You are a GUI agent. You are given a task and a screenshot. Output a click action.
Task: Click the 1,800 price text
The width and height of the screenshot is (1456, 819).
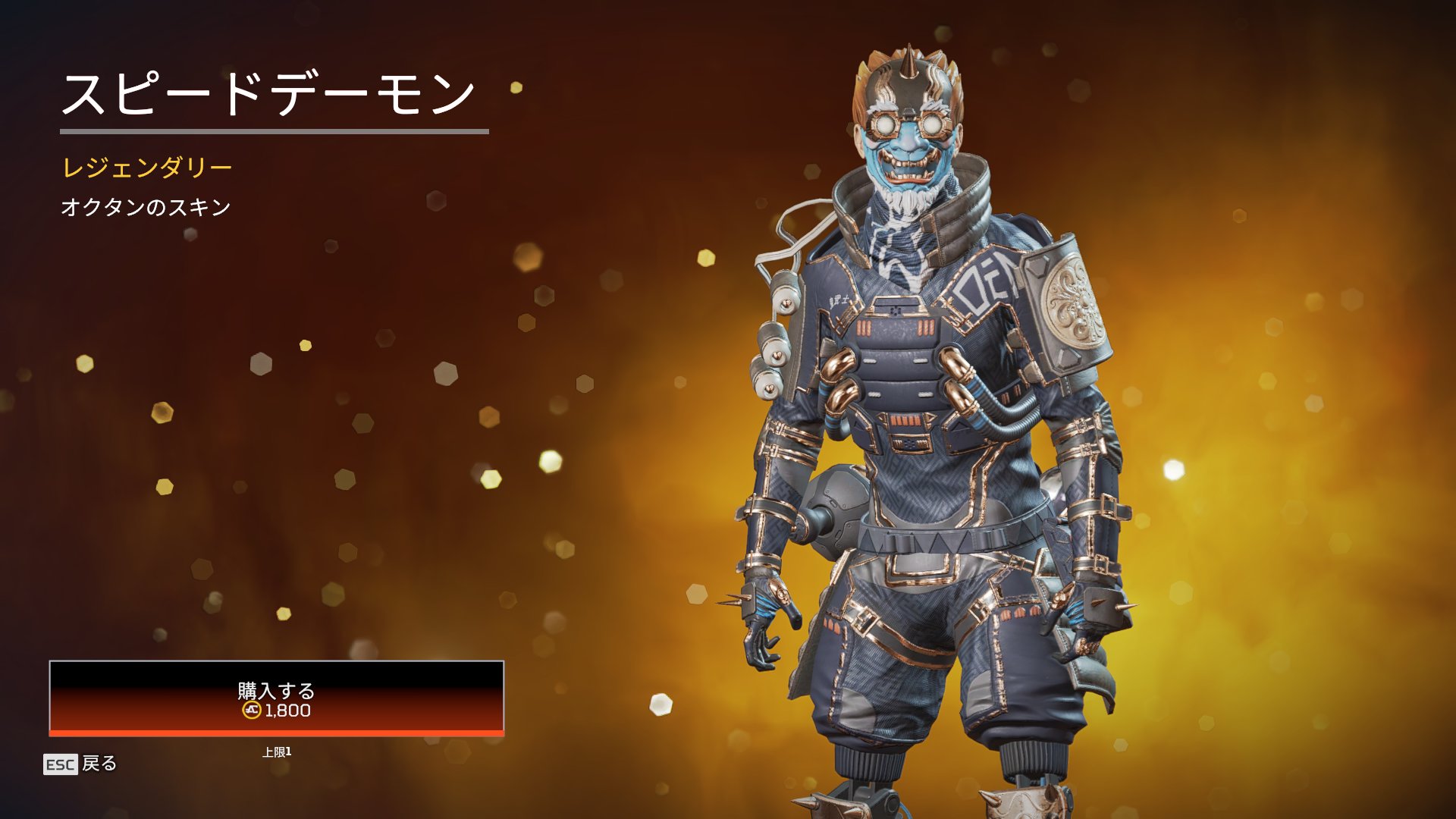(287, 712)
